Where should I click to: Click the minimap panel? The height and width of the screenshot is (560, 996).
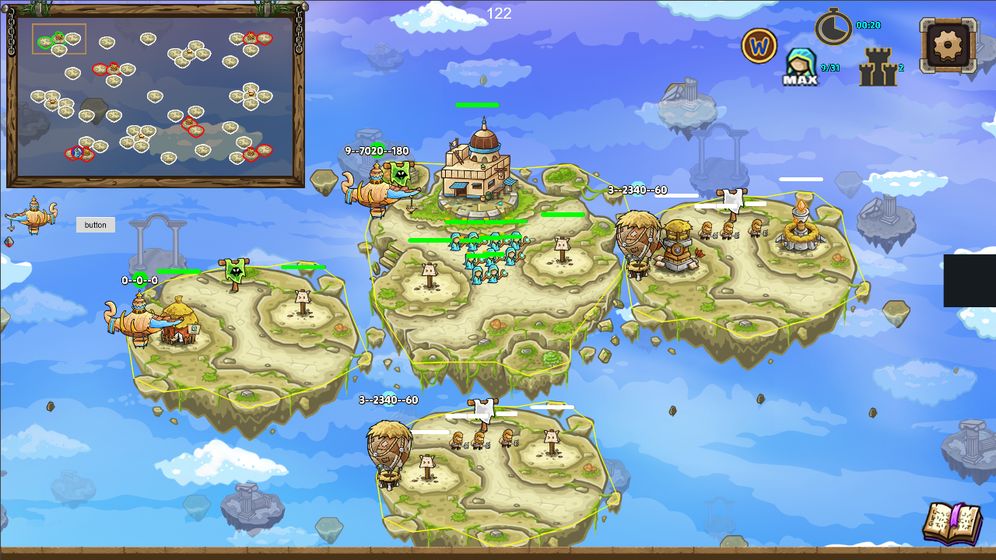coord(155,98)
